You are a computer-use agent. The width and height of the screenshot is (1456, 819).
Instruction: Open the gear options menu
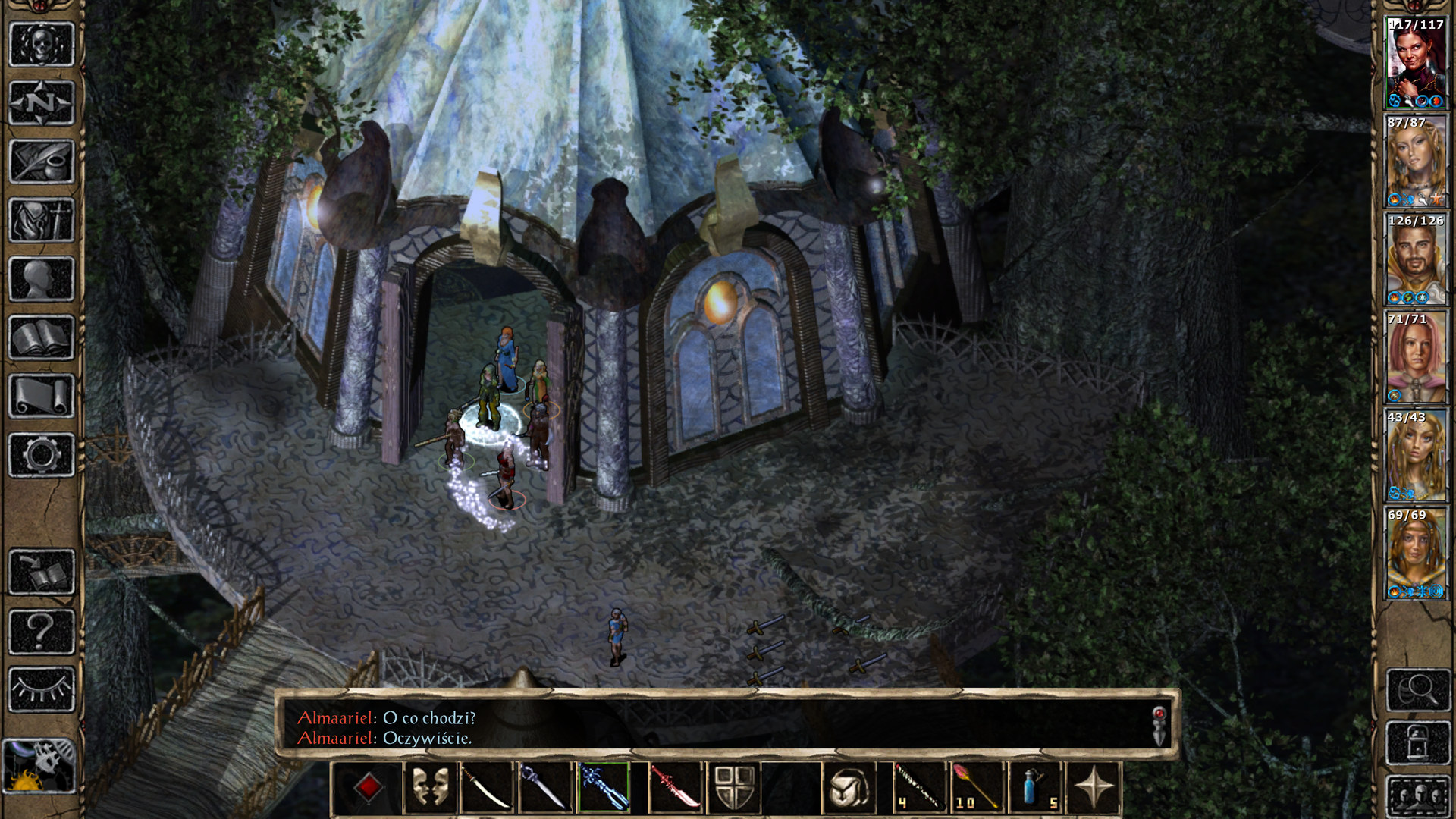click(42, 455)
